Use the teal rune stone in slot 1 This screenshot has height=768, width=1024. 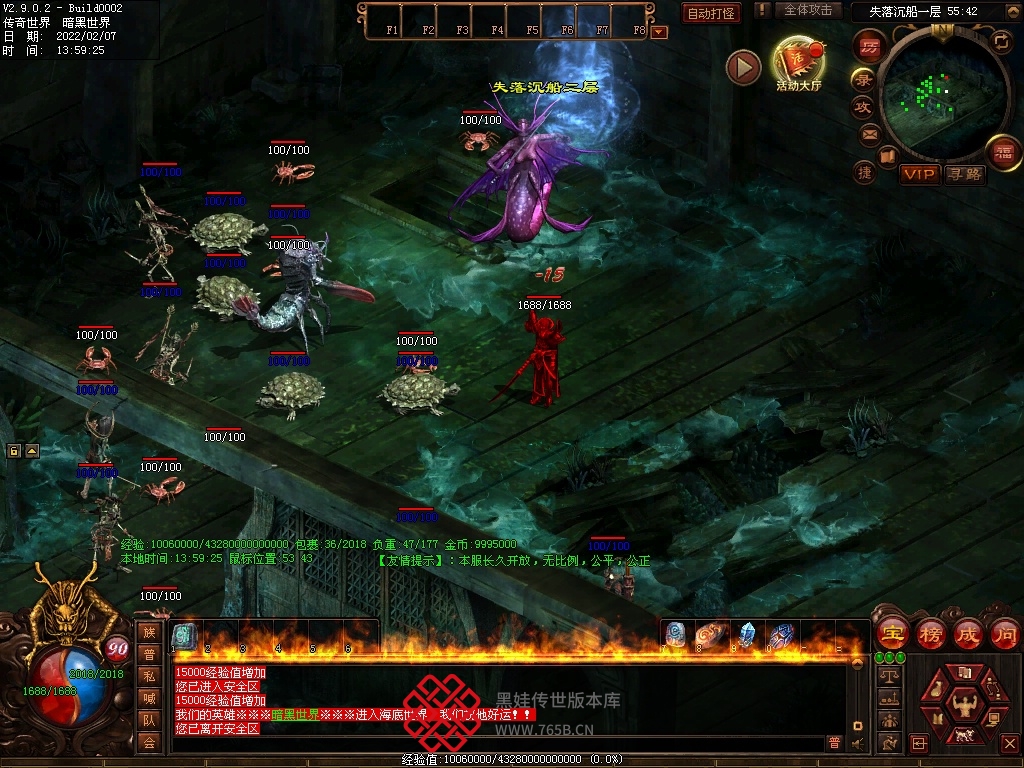185,635
